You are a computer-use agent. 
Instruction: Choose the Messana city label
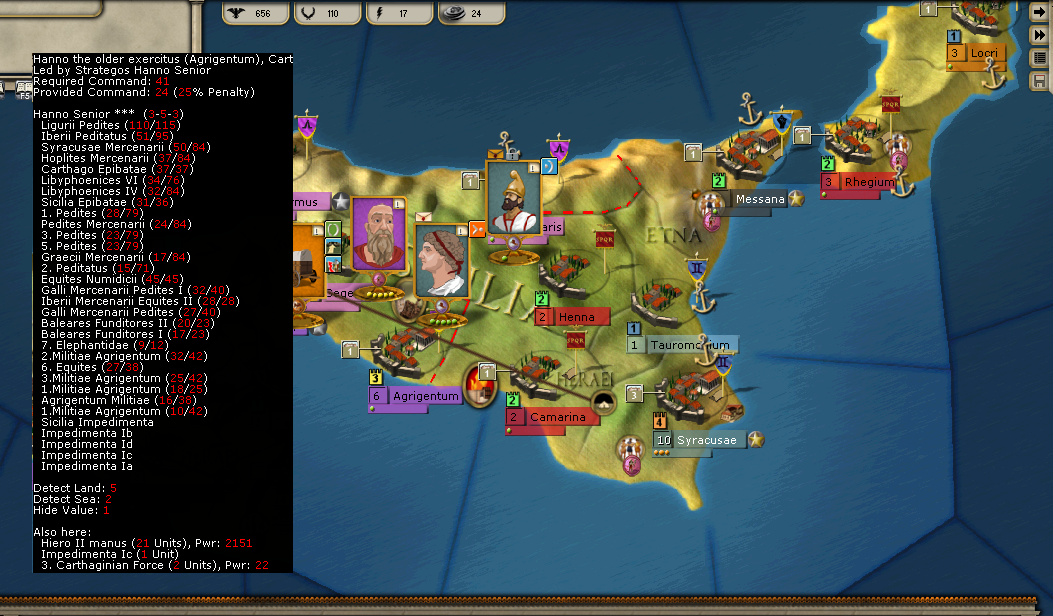(x=759, y=200)
